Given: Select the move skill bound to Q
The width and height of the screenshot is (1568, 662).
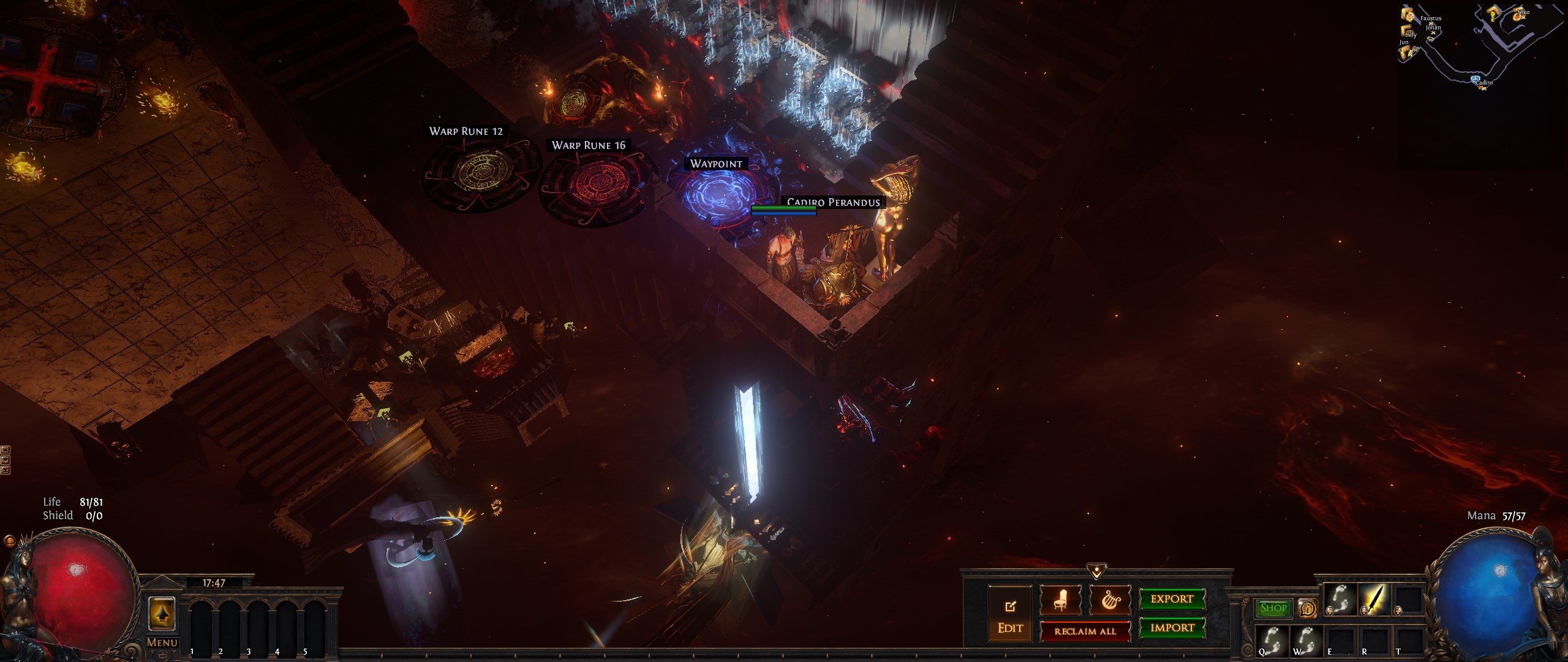Looking at the screenshot, I should click(1272, 640).
